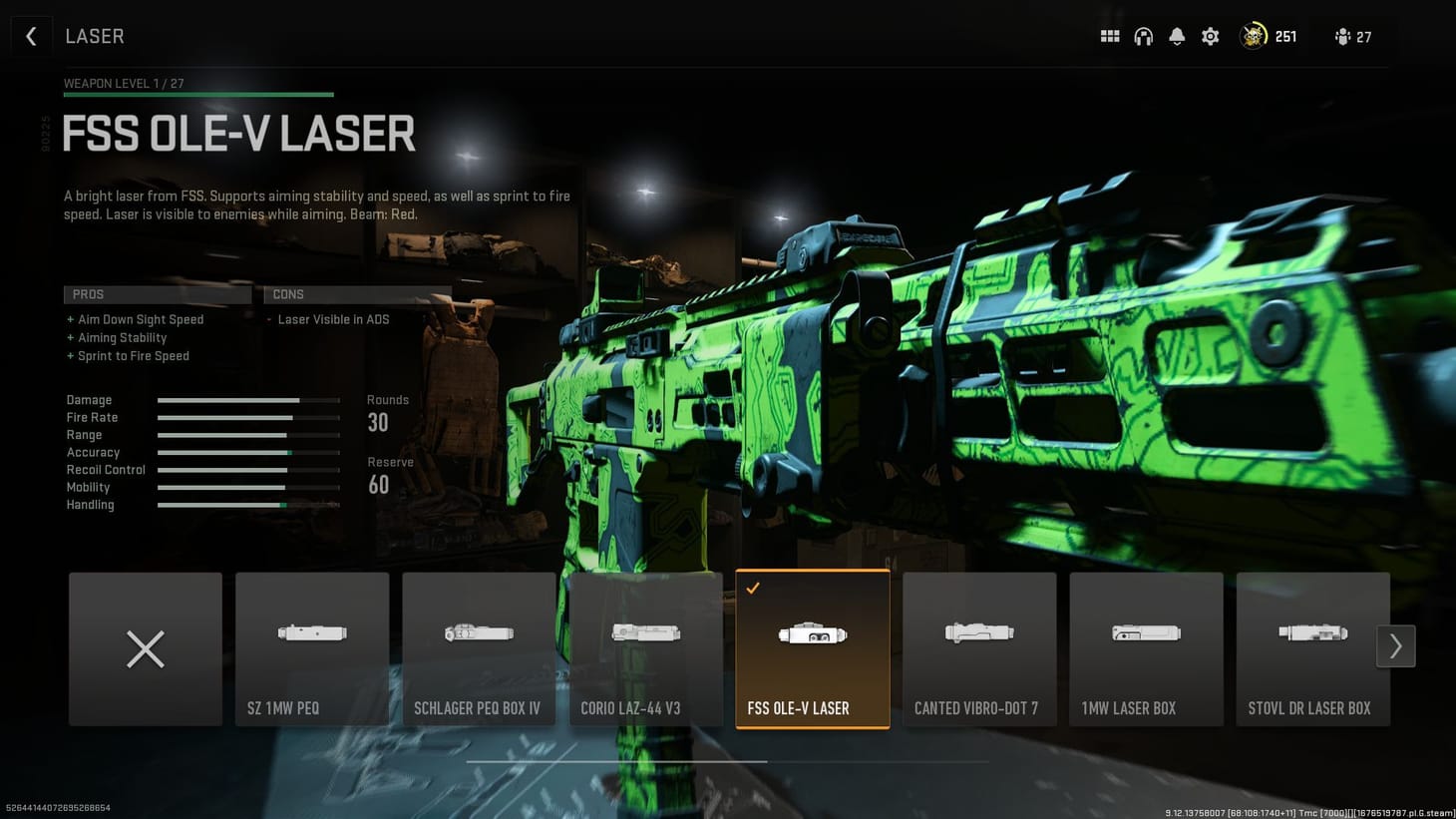Screen dimensions: 1456x819
Task: Click the Recoil Control stat bar
Action: (x=247, y=469)
